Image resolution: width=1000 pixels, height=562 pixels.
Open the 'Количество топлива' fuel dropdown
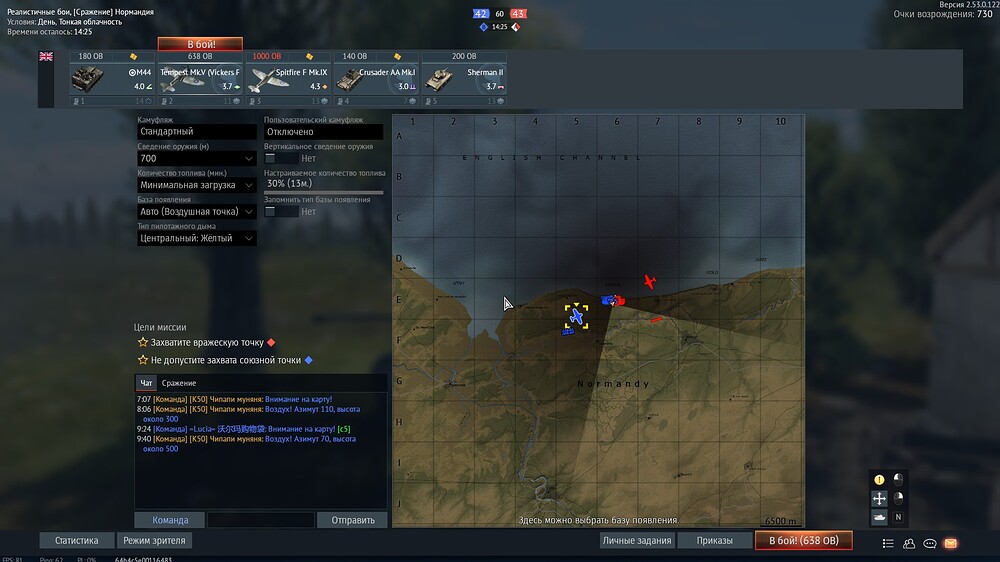pyautogui.click(x=197, y=185)
